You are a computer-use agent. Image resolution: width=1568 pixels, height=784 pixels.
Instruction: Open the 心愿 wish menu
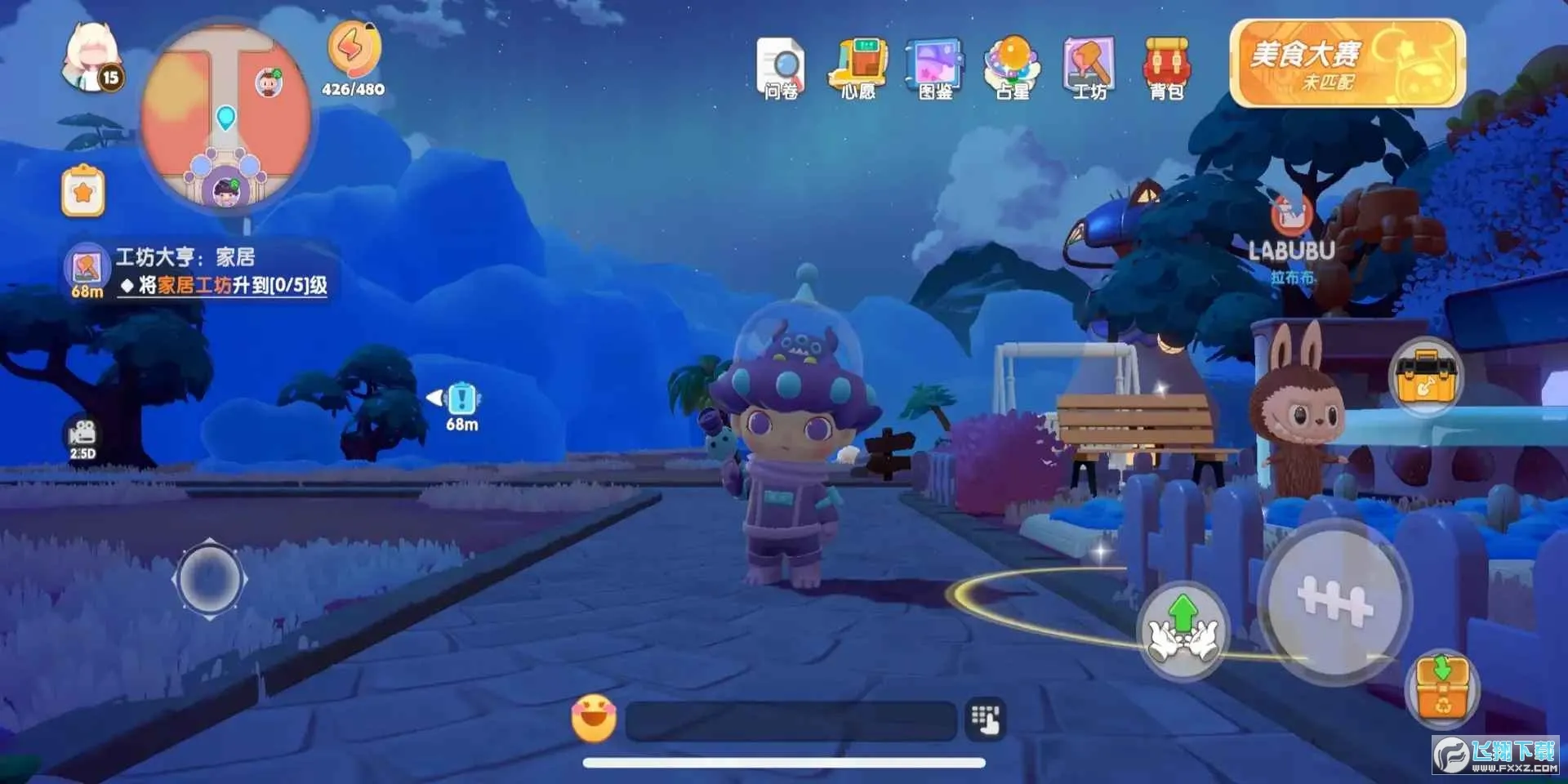[x=858, y=69]
